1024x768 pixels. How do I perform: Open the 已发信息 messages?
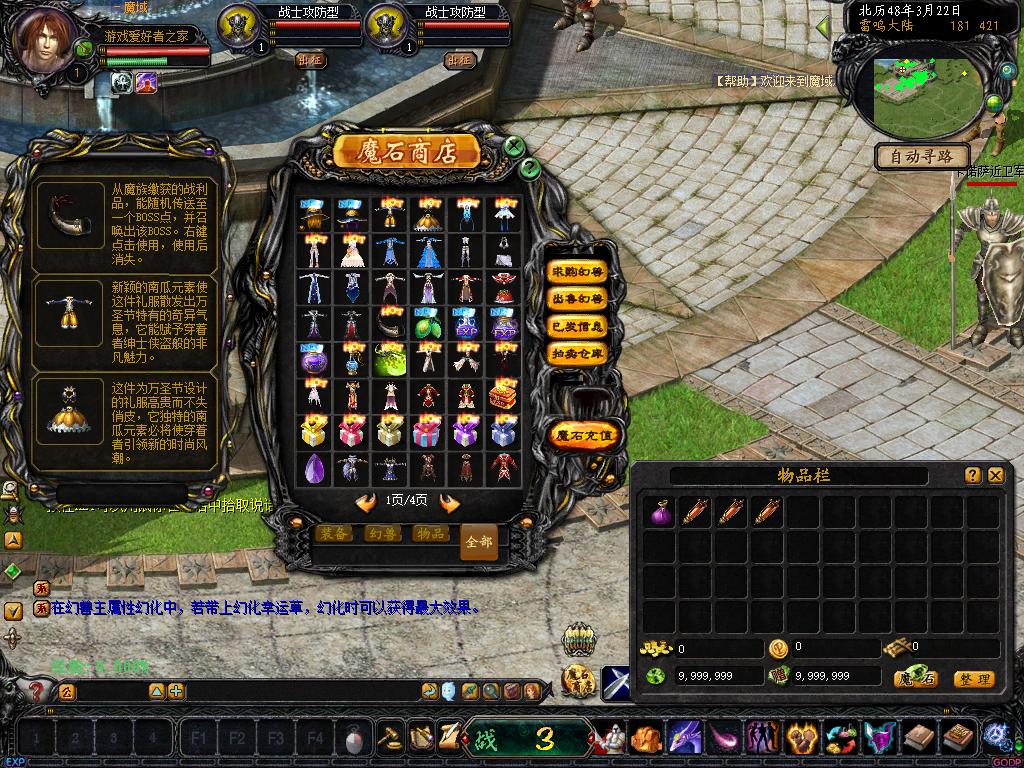click(x=578, y=326)
